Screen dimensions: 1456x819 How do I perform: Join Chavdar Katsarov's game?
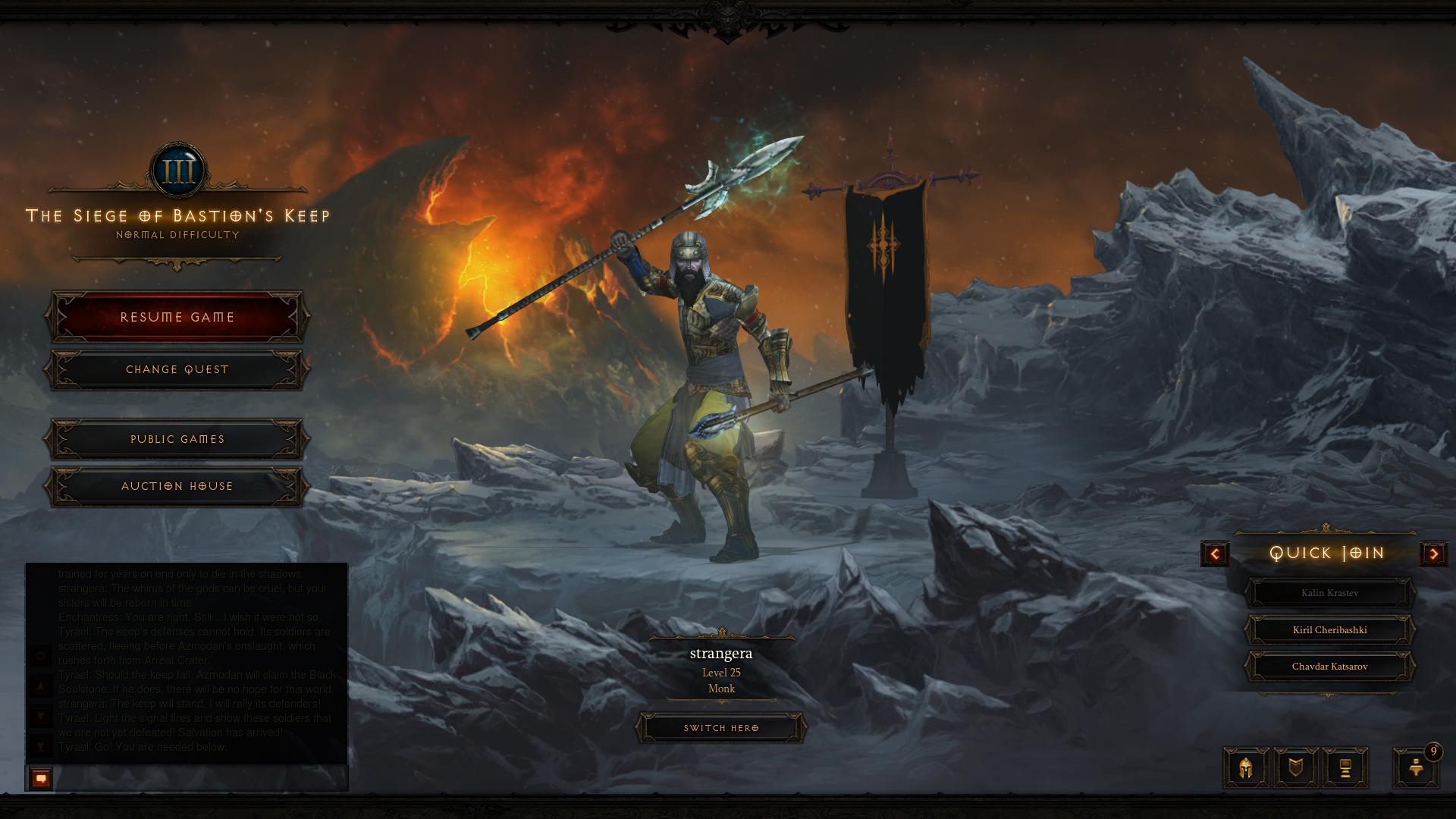[1329, 667]
